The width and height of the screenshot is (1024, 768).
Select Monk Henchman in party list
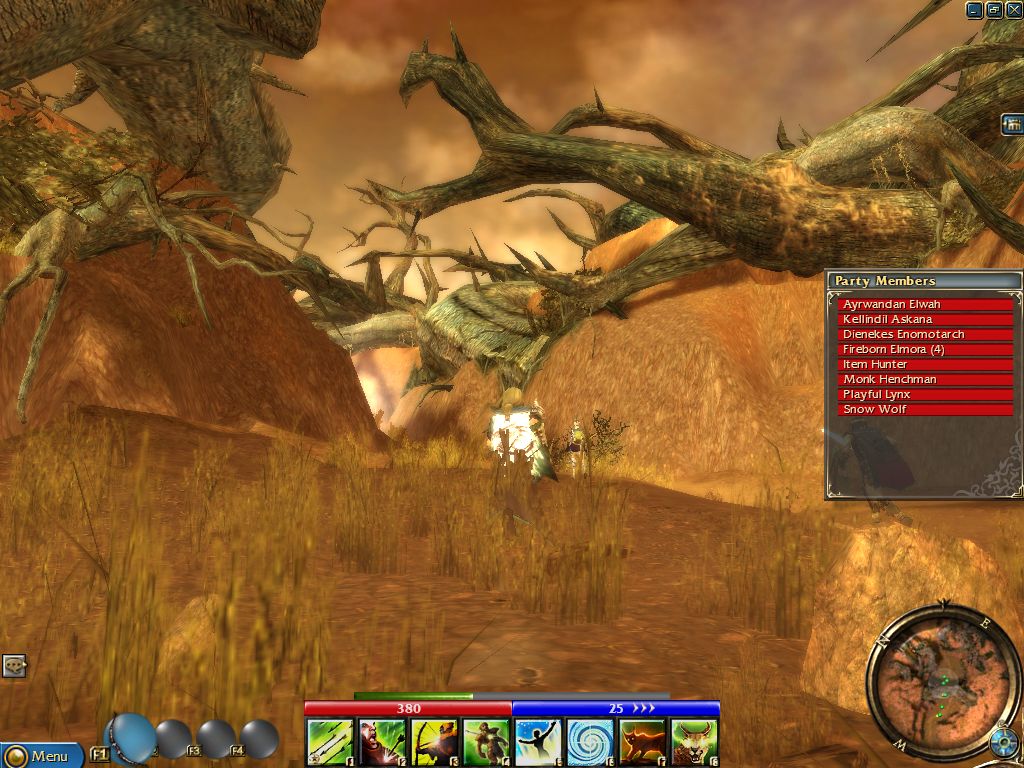pos(925,379)
